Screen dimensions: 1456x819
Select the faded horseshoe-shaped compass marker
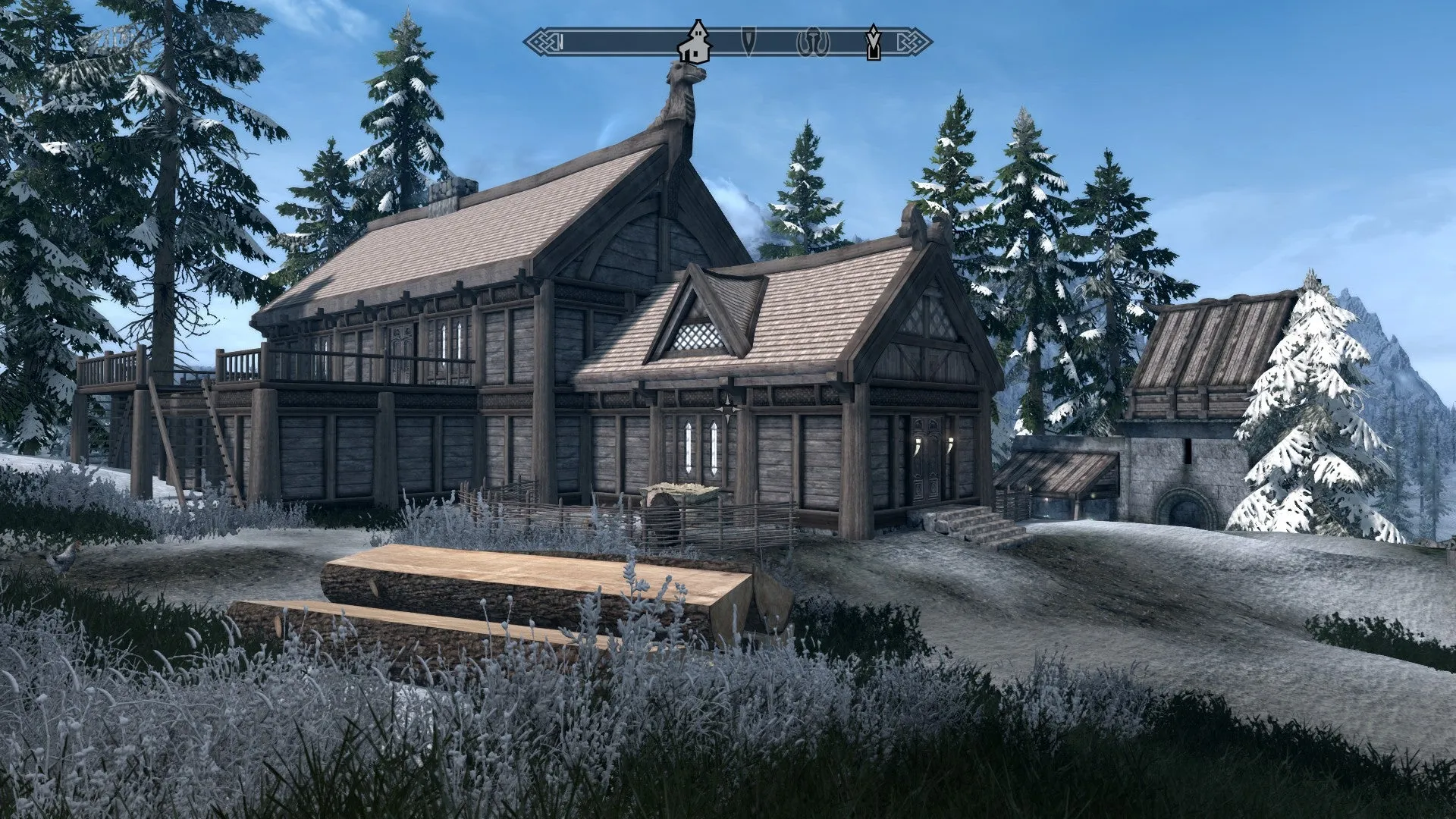(813, 42)
